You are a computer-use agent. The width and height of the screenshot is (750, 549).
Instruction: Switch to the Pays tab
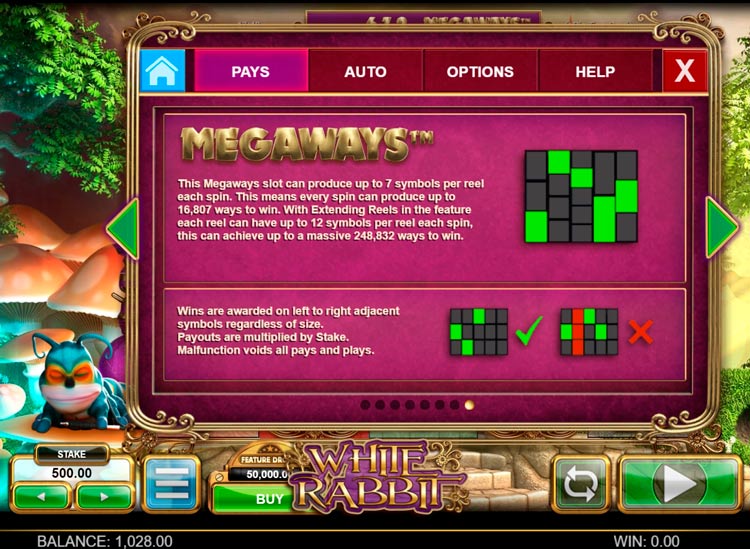tap(250, 72)
